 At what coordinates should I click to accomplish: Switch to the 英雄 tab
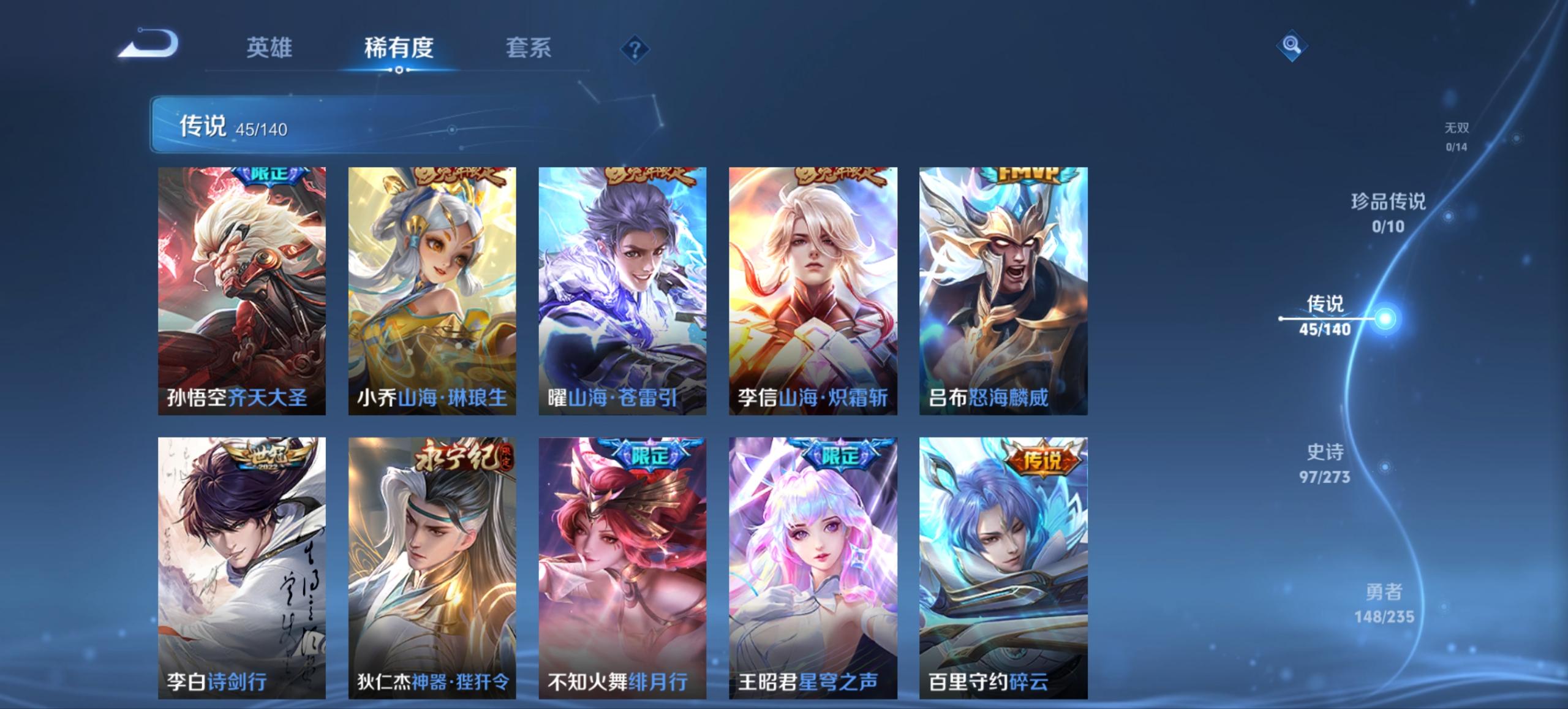click(x=270, y=48)
